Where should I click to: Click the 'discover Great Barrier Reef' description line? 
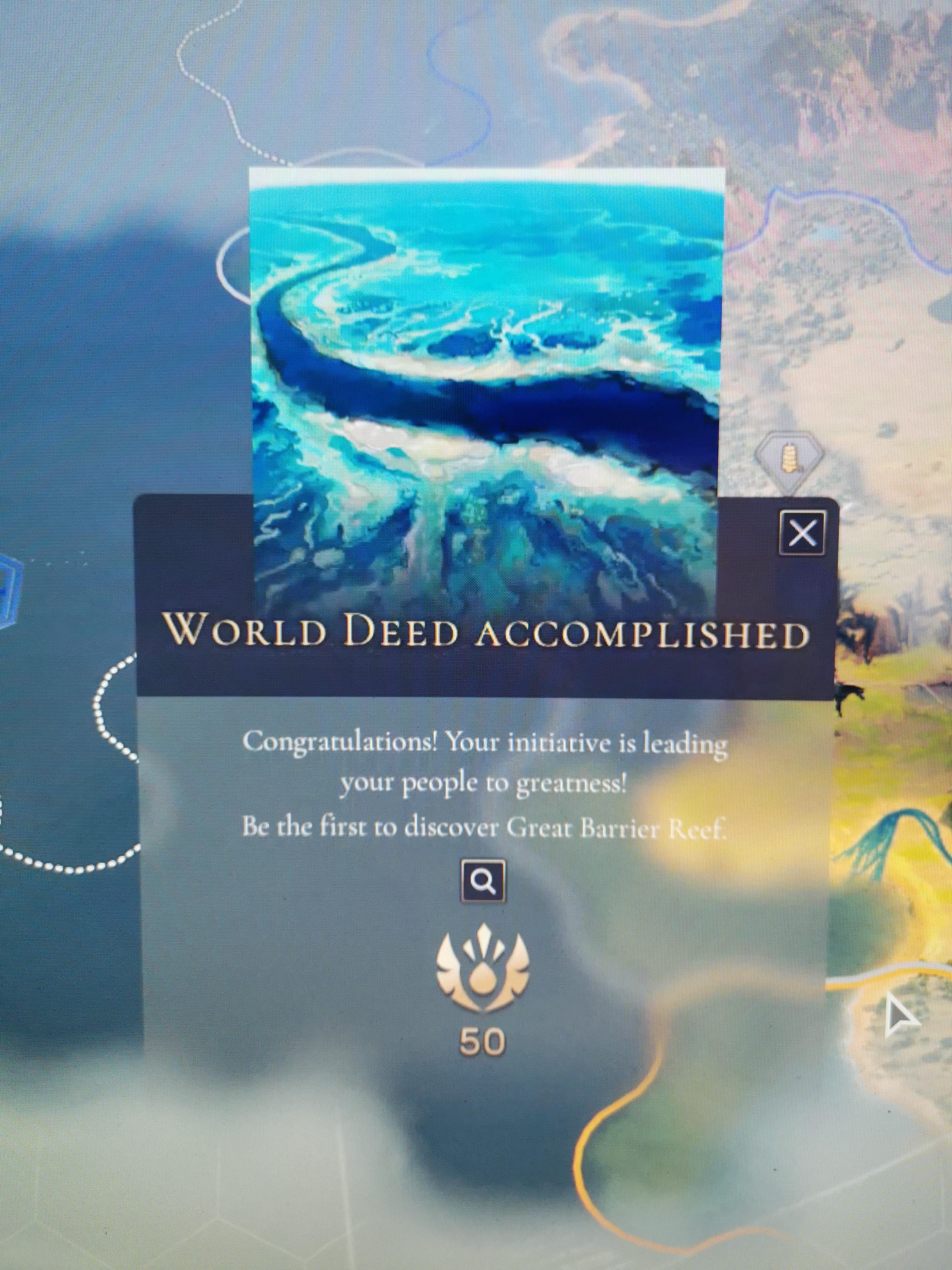click(x=488, y=827)
